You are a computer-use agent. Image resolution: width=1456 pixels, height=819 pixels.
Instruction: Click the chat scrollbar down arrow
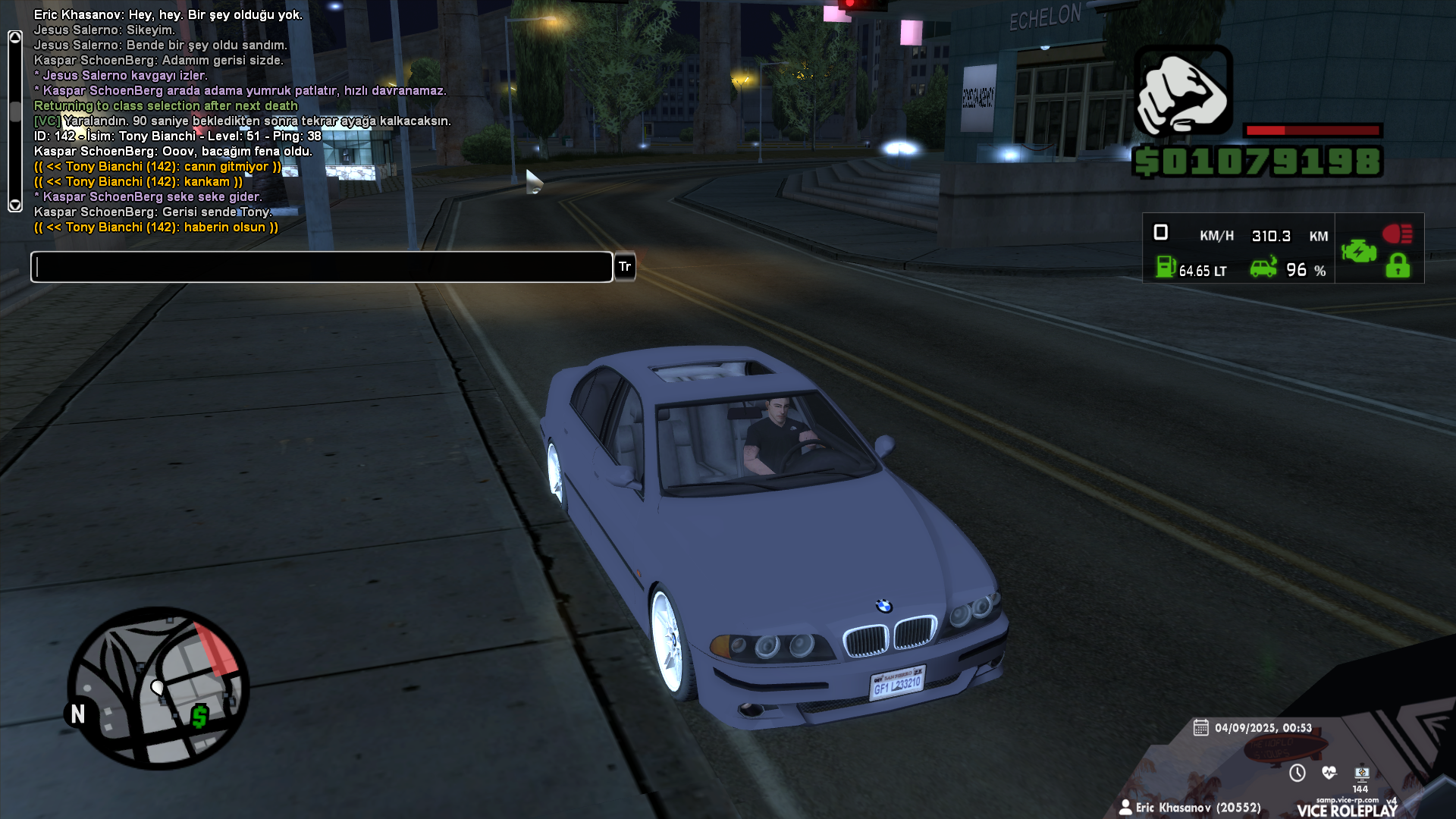pos(15,205)
